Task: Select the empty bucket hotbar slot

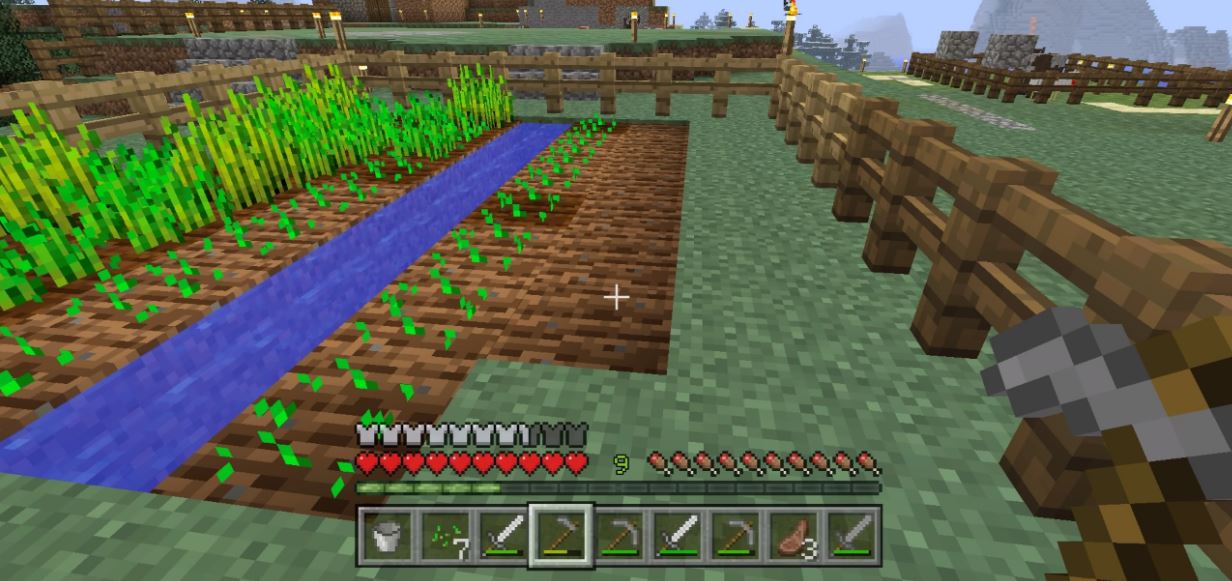Action: (385, 536)
